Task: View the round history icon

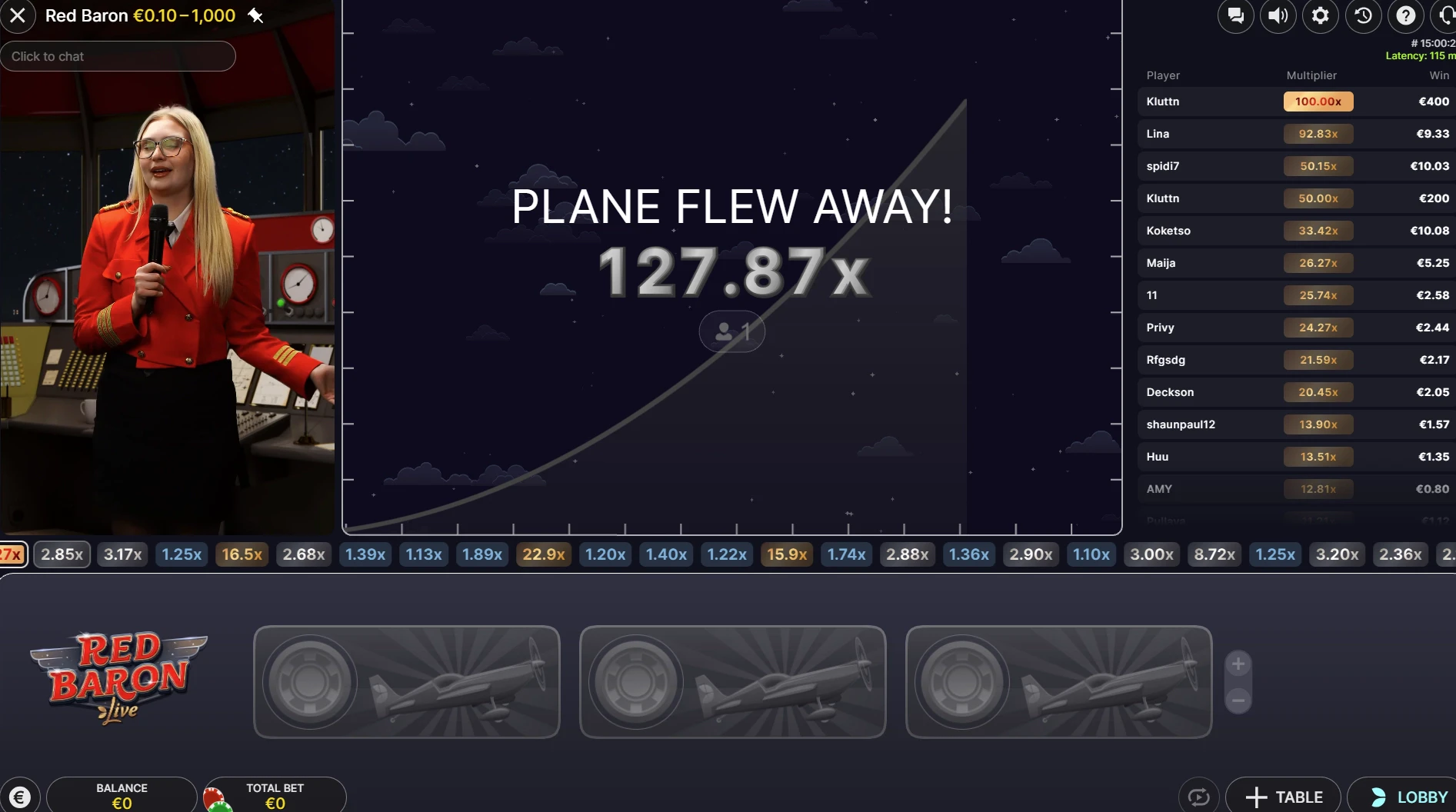Action: (x=1363, y=15)
